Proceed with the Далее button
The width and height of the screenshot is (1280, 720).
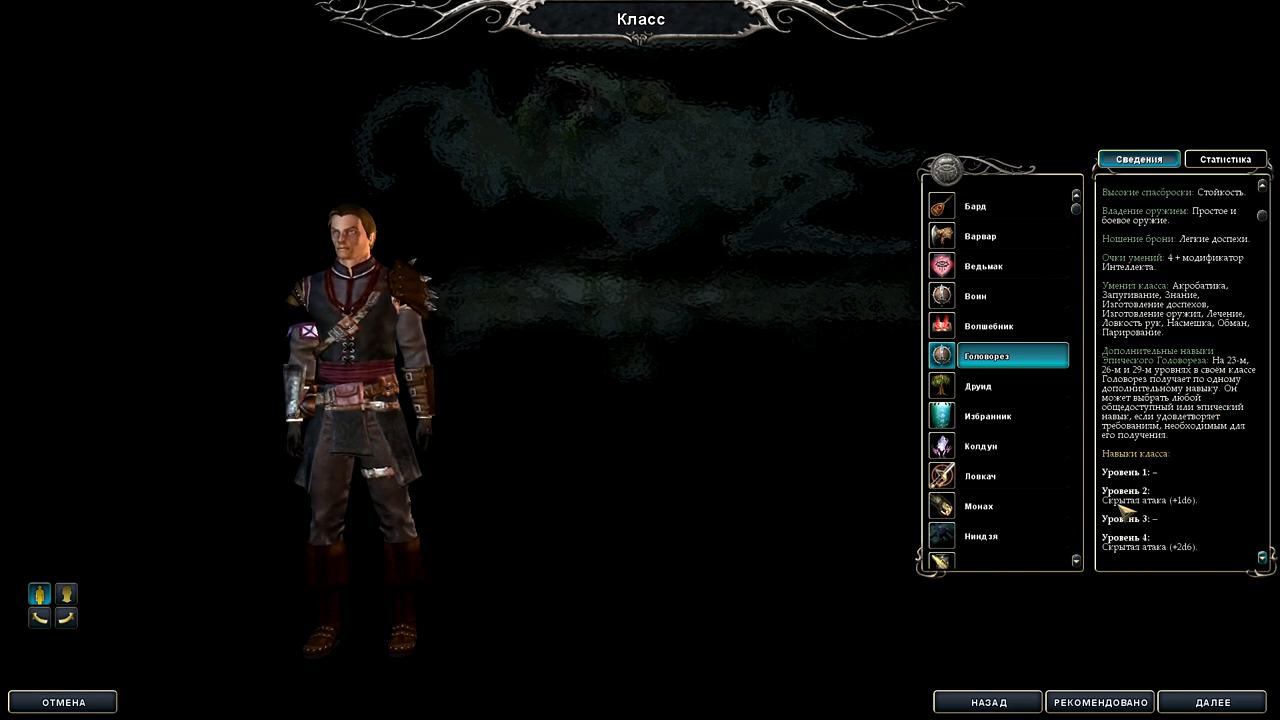[1213, 702]
